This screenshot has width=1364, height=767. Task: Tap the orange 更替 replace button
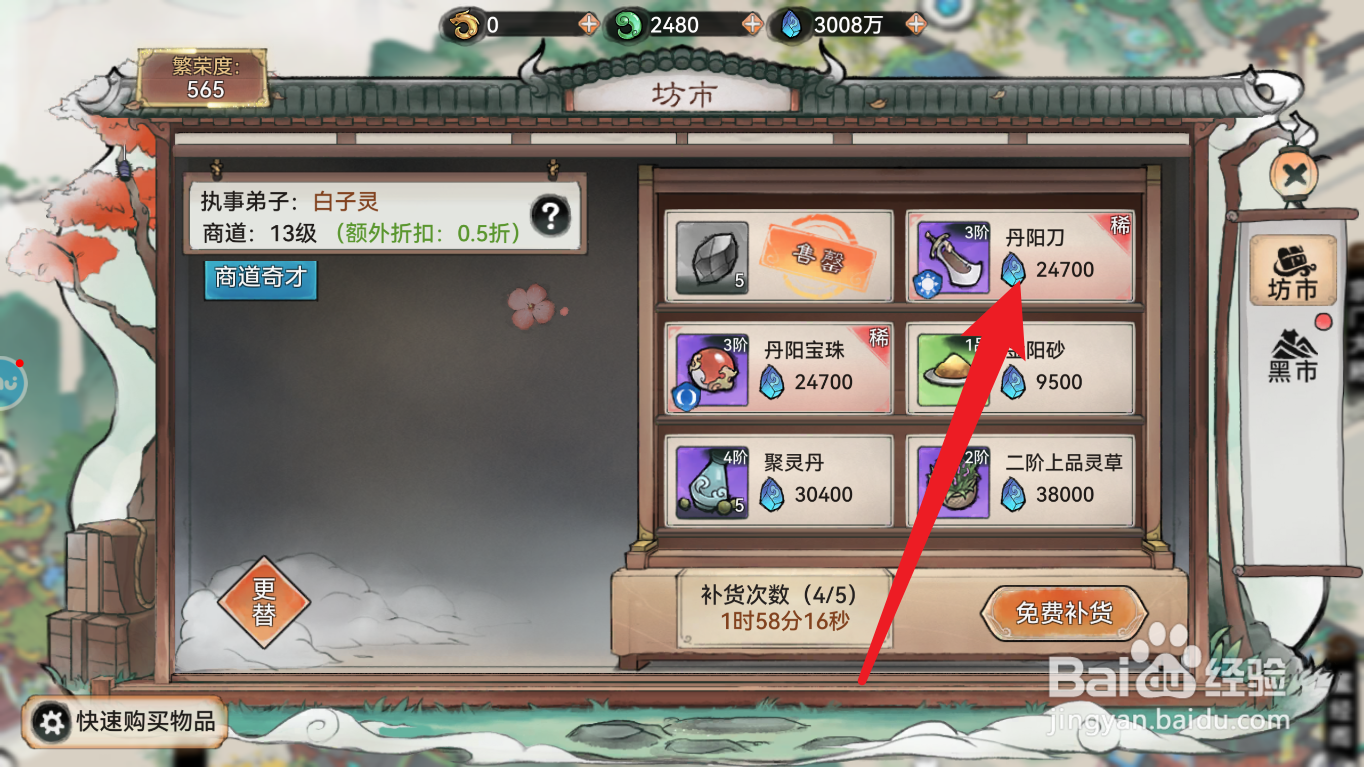pyautogui.click(x=264, y=602)
